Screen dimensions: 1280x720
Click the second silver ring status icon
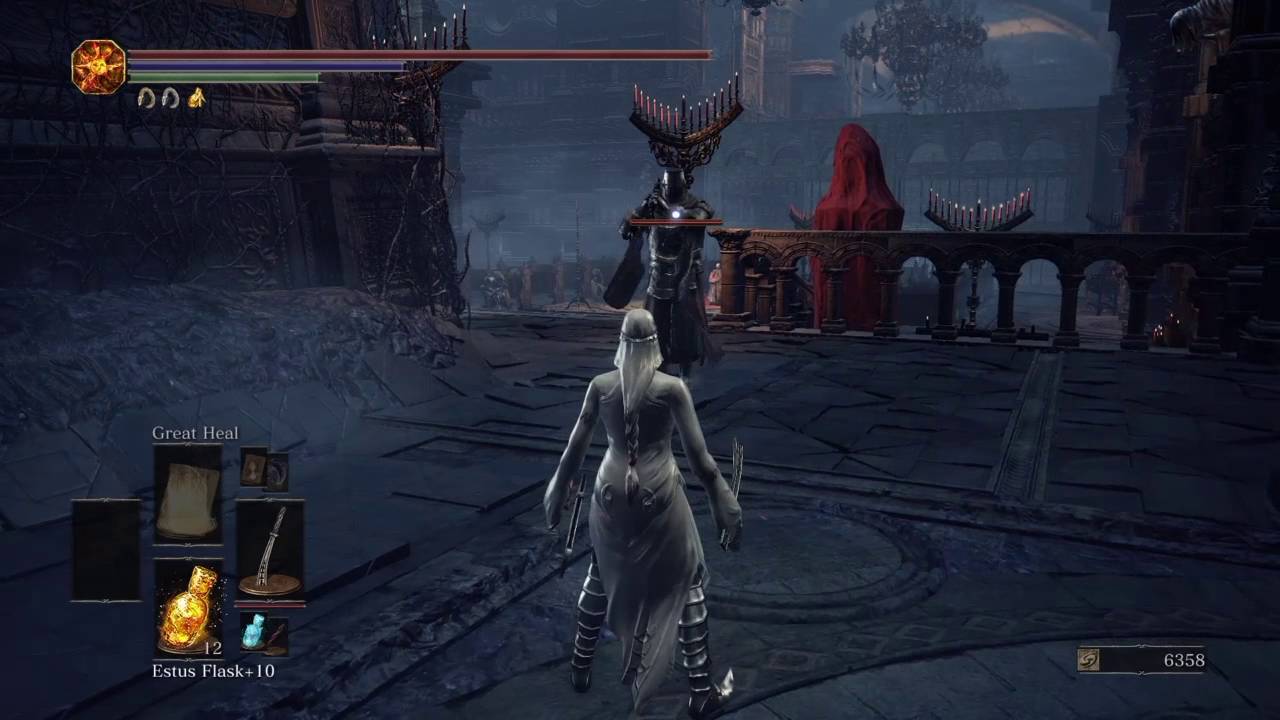tap(168, 98)
